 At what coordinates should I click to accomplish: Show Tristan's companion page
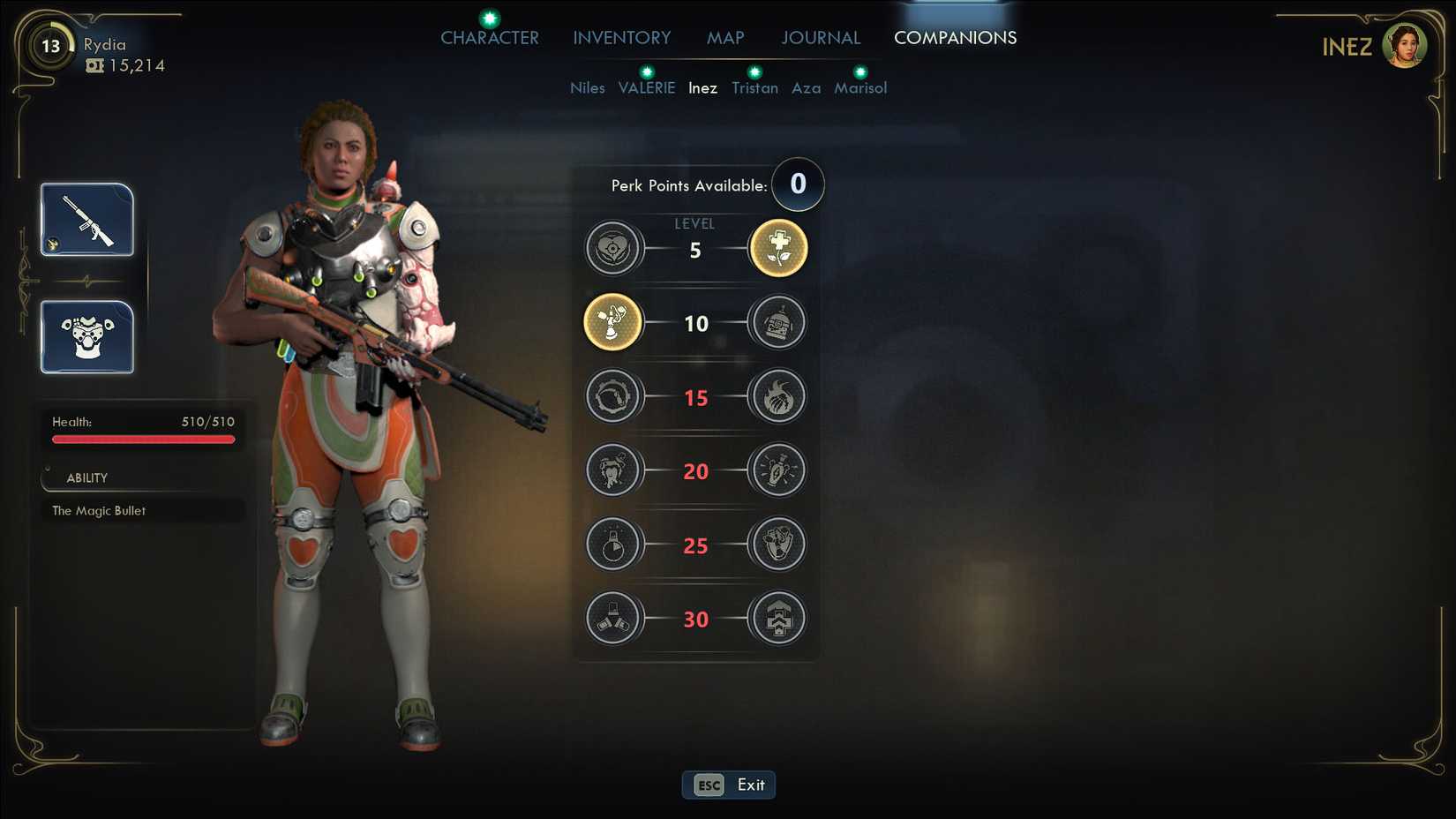pyautogui.click(x=754, y=88)
